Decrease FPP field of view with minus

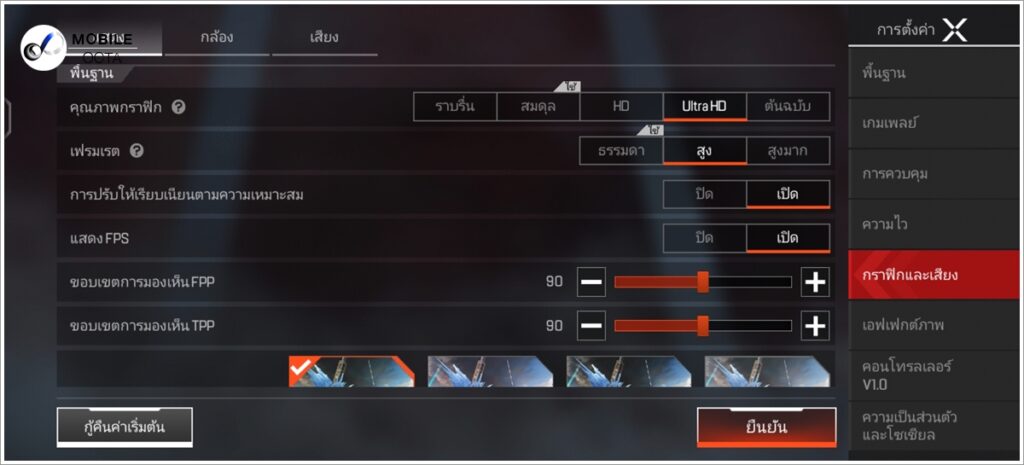(591, 282)
